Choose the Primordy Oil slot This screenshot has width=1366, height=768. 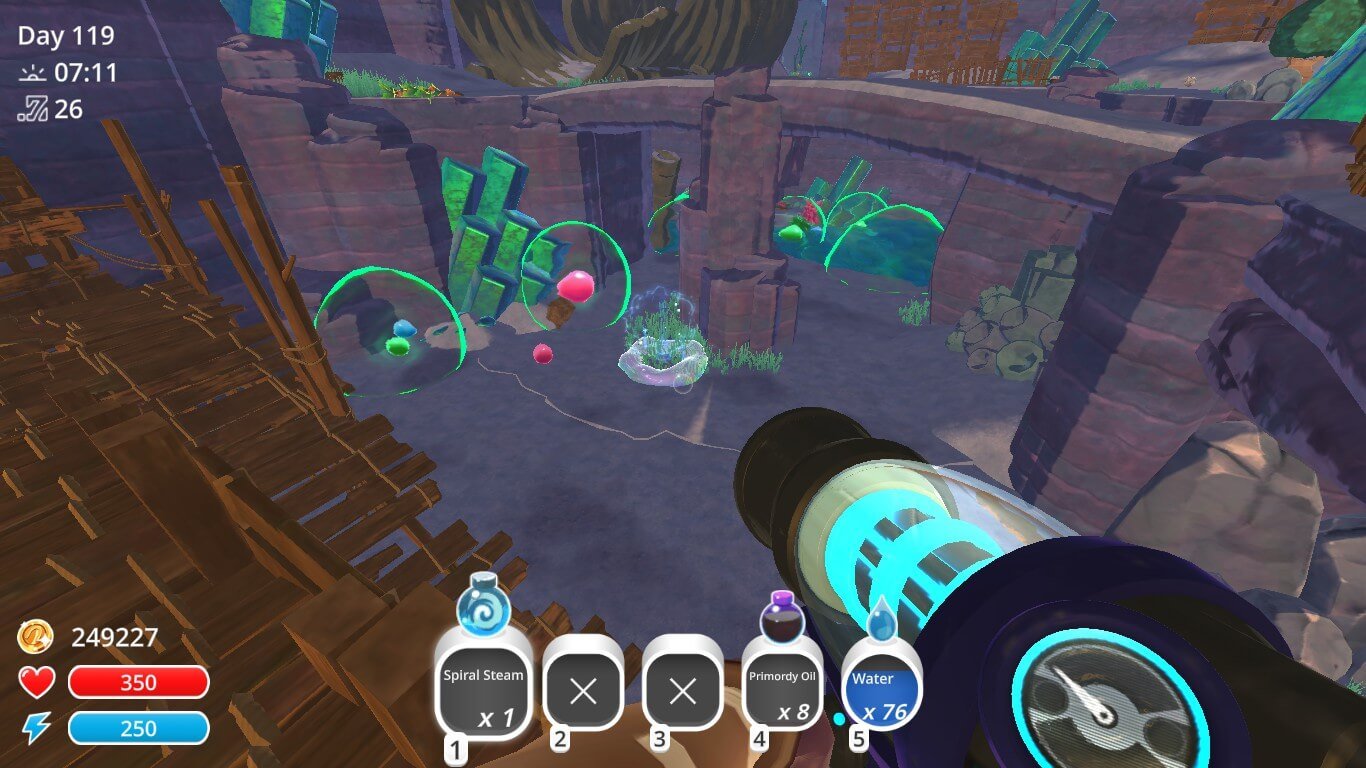[782, 691]
